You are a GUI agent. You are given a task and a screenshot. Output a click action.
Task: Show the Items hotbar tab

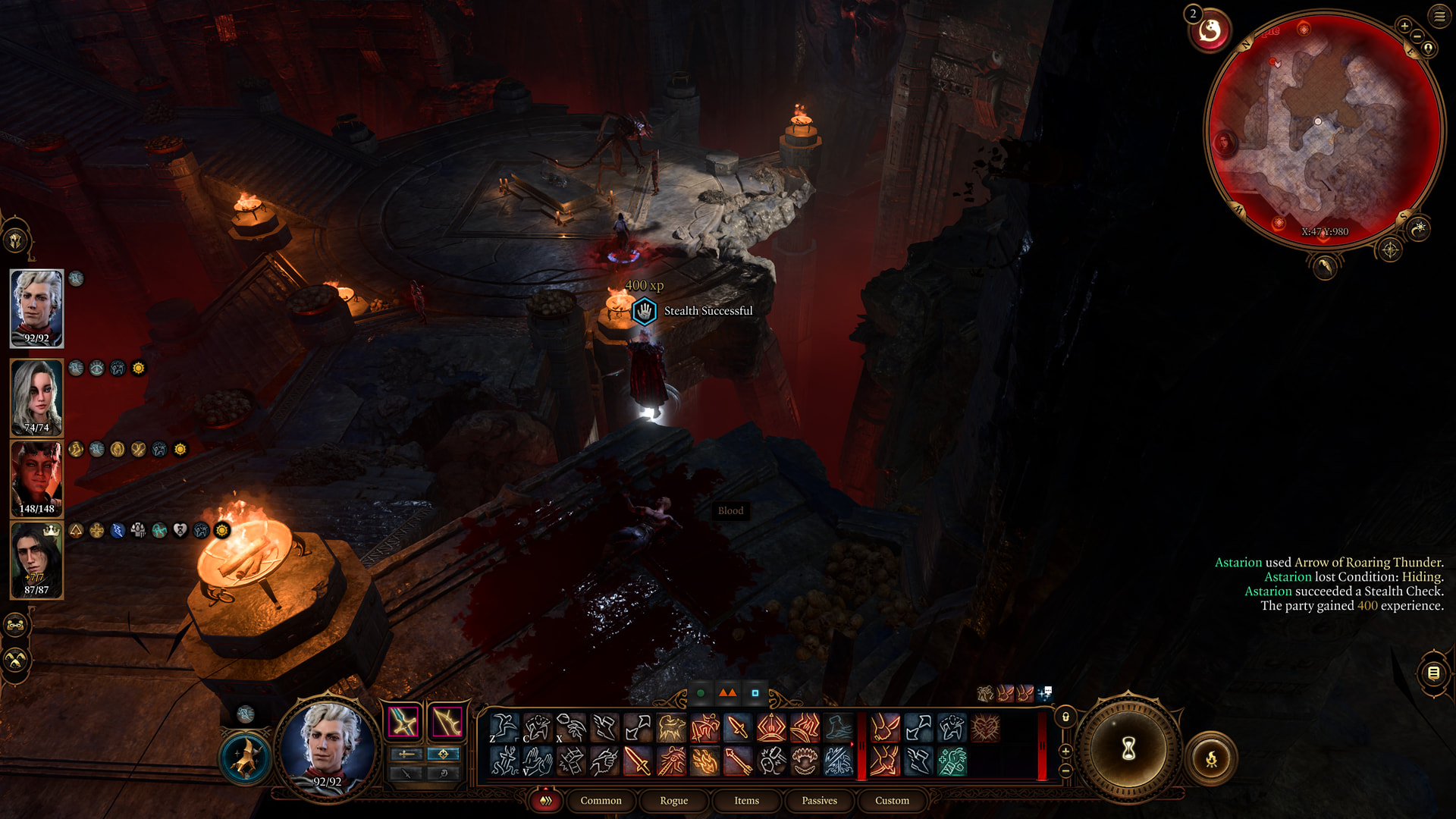pos(746,801)
